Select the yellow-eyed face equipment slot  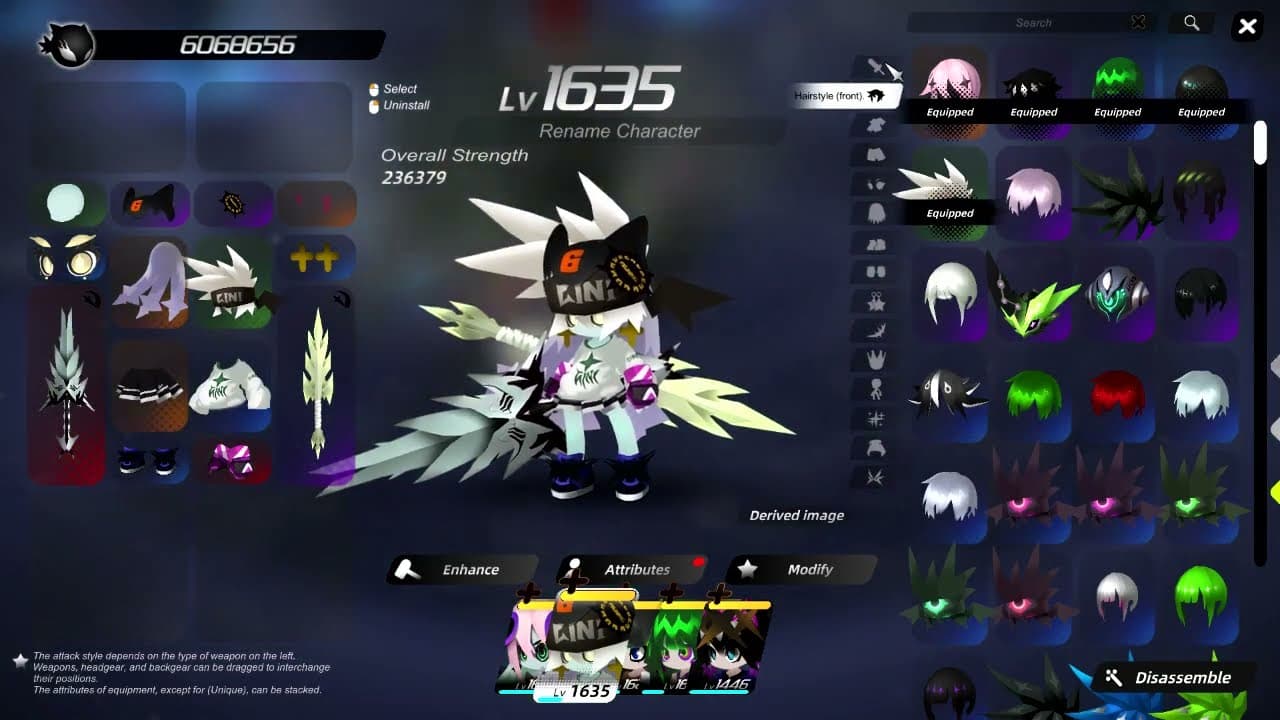(66, 260)
